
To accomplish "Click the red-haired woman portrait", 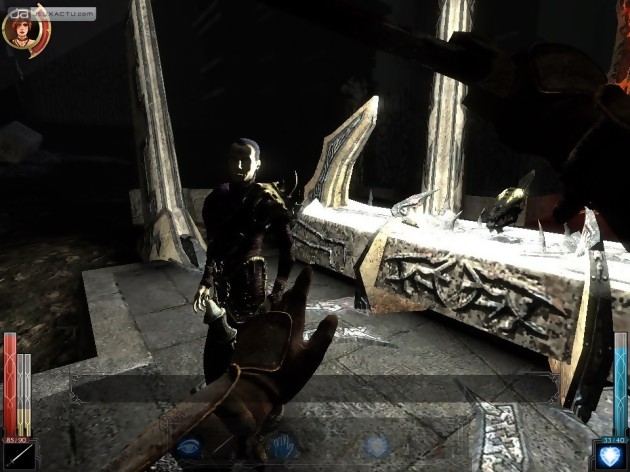I will click(x=20, y=30).
